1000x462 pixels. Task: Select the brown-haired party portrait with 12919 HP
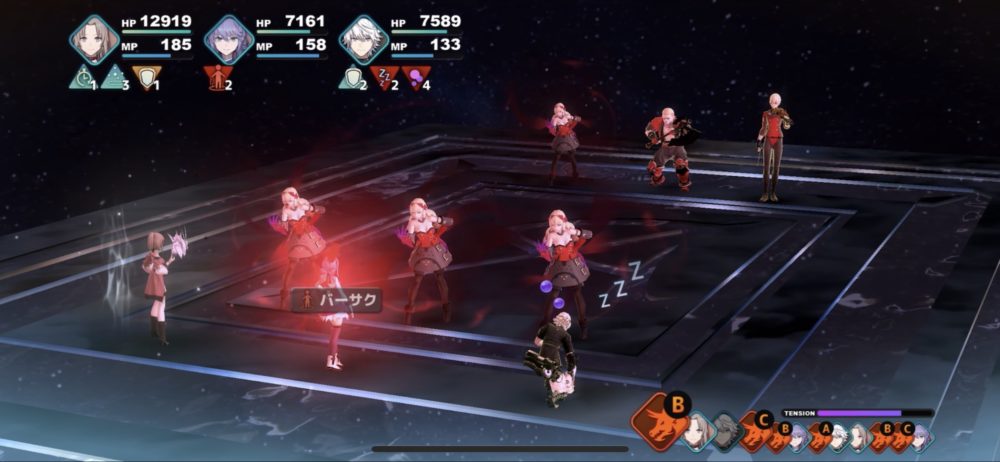pyautogui.click(x=94, y=39)
